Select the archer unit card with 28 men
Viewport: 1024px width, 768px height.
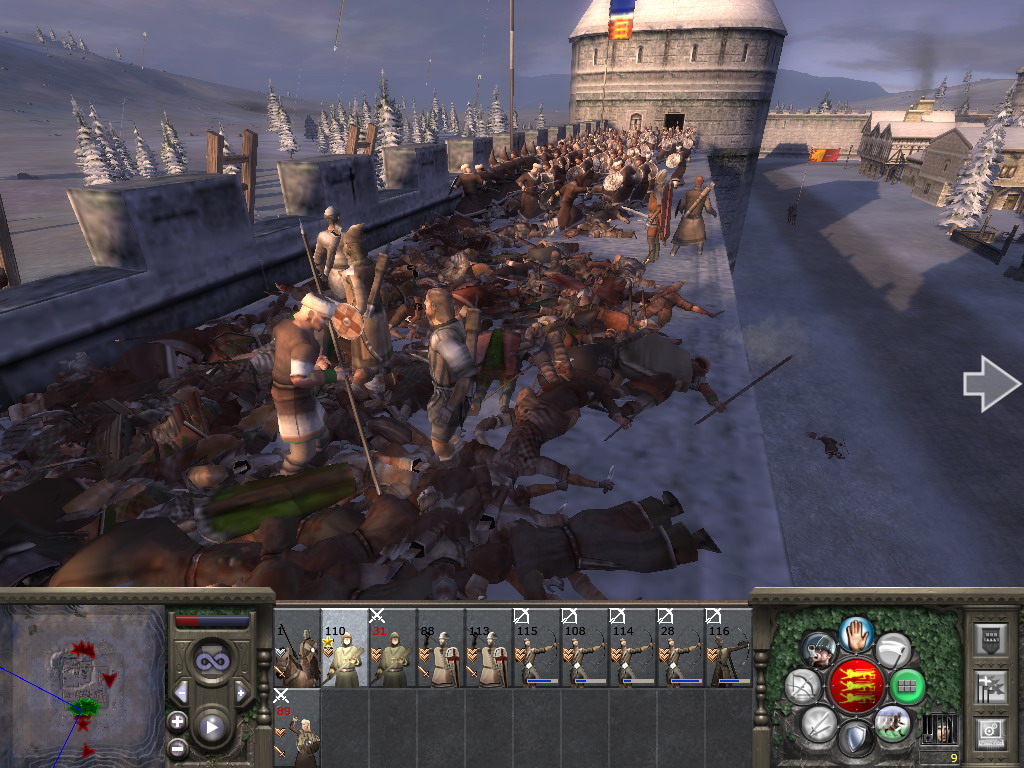pyautogui.click(x=681, y=651)
